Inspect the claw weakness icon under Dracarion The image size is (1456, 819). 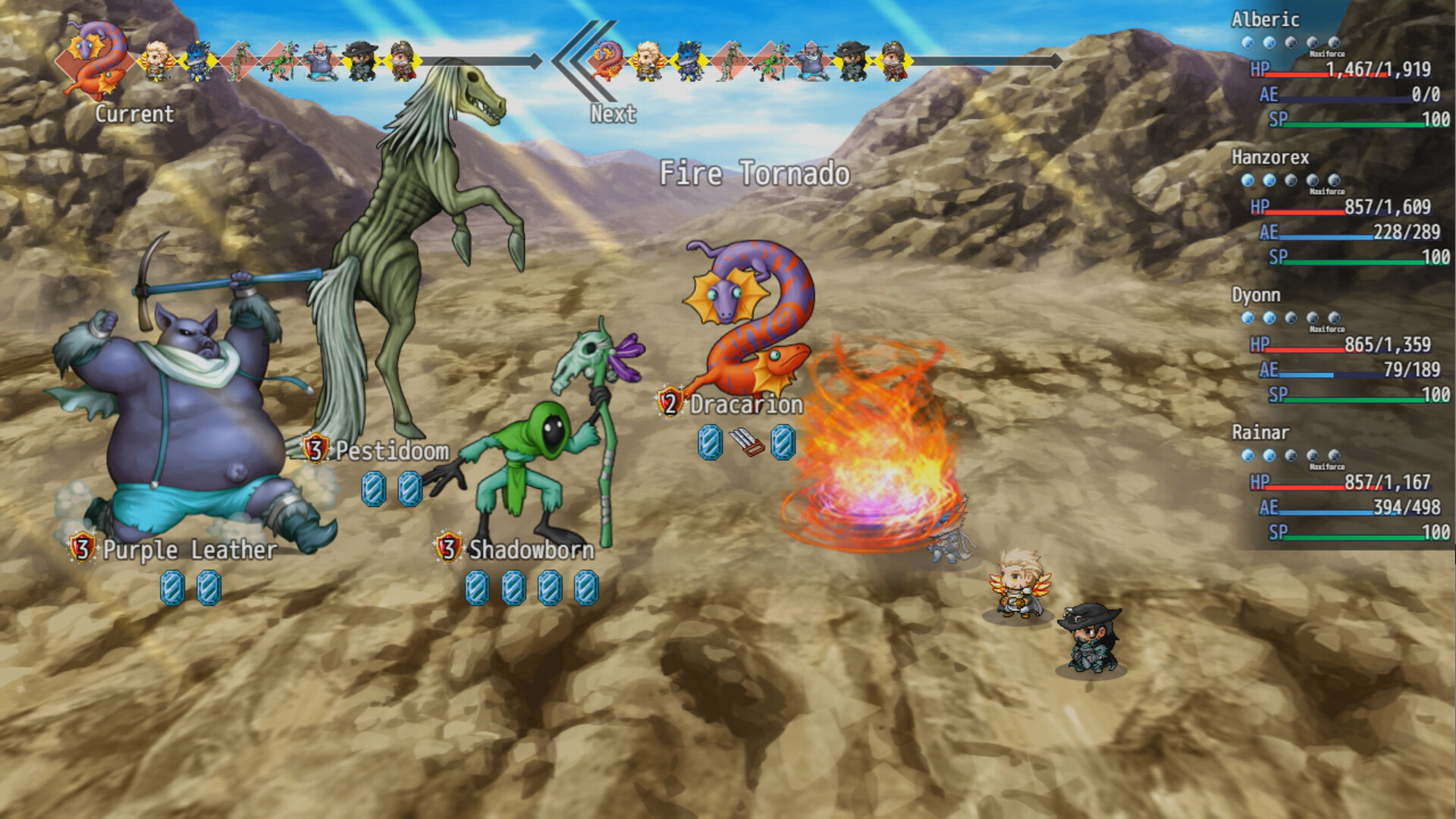click(x=747, y=442)
